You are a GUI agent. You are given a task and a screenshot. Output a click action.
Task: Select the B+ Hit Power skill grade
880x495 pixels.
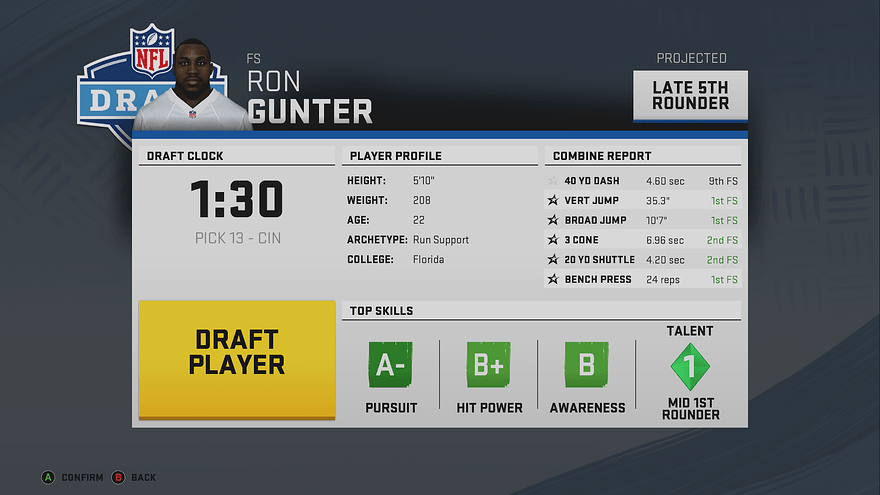point(488,366)
